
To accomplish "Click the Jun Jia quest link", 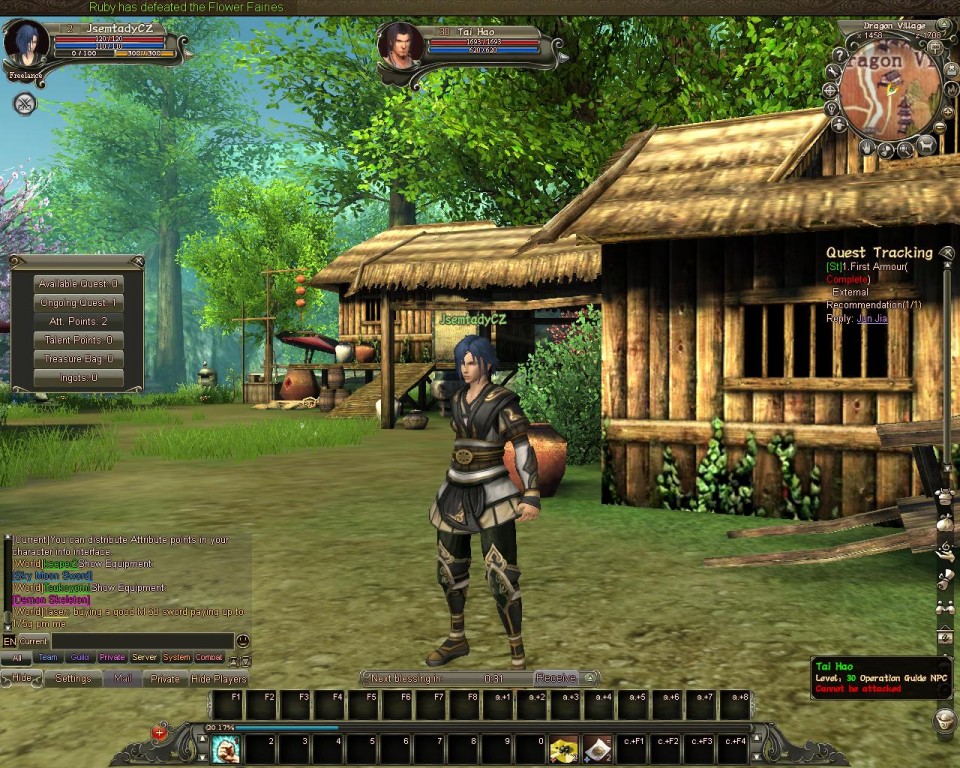I will coord(871,319).
